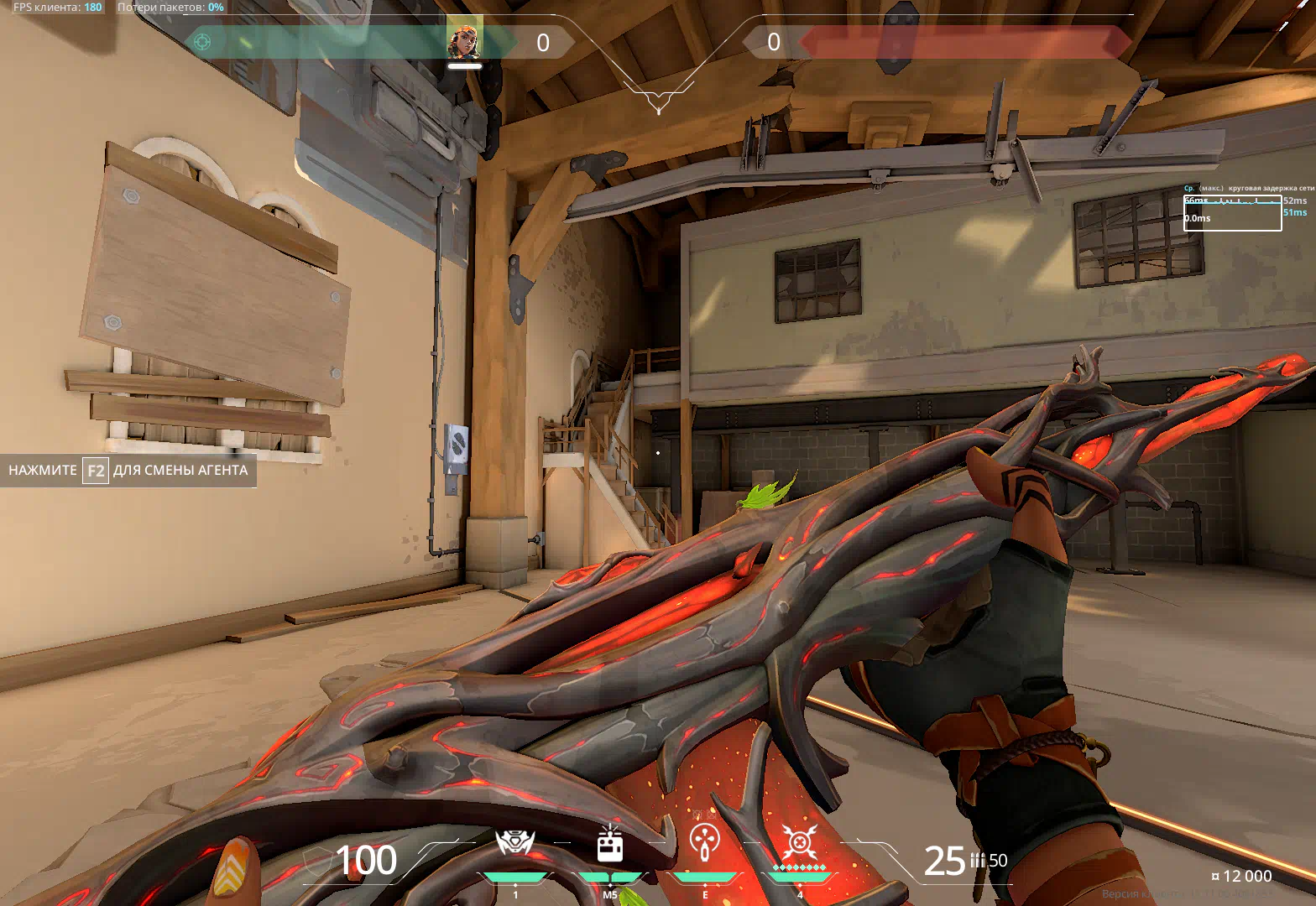Click Raze's agent portrait in the top bar
The width and height of the screenshot is (1316, 906).
[464, 39]
